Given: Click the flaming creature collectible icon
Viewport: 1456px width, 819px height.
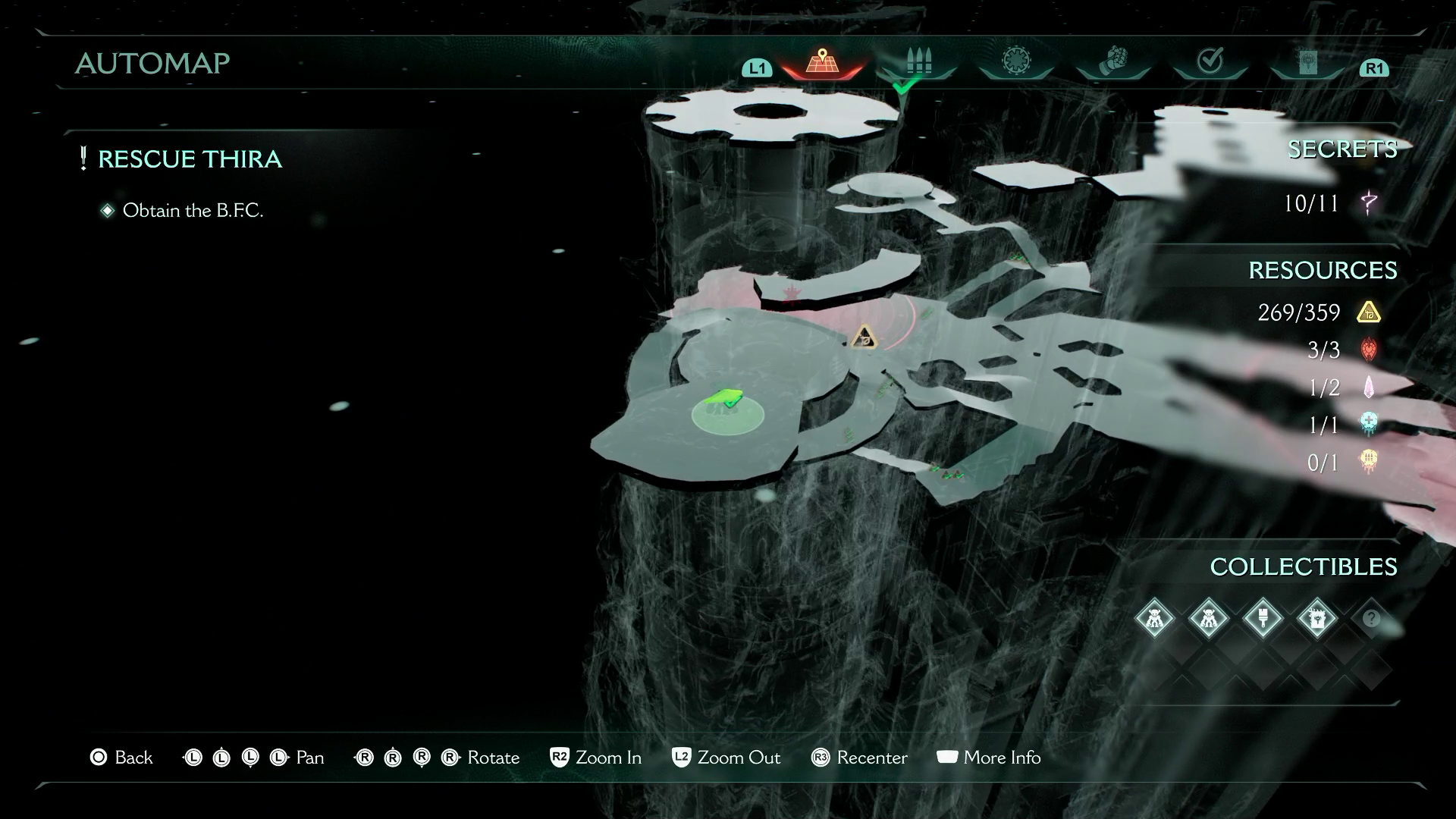Looking at the screenshot, I should (1318, 618).
